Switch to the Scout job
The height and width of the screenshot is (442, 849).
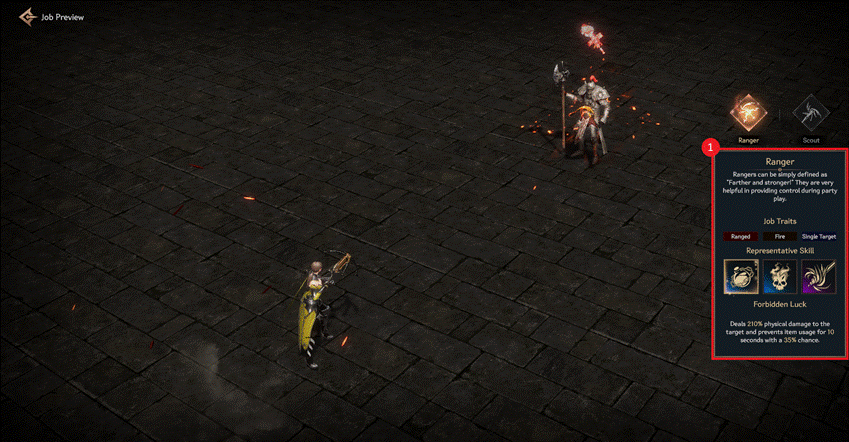coord(810,114)
